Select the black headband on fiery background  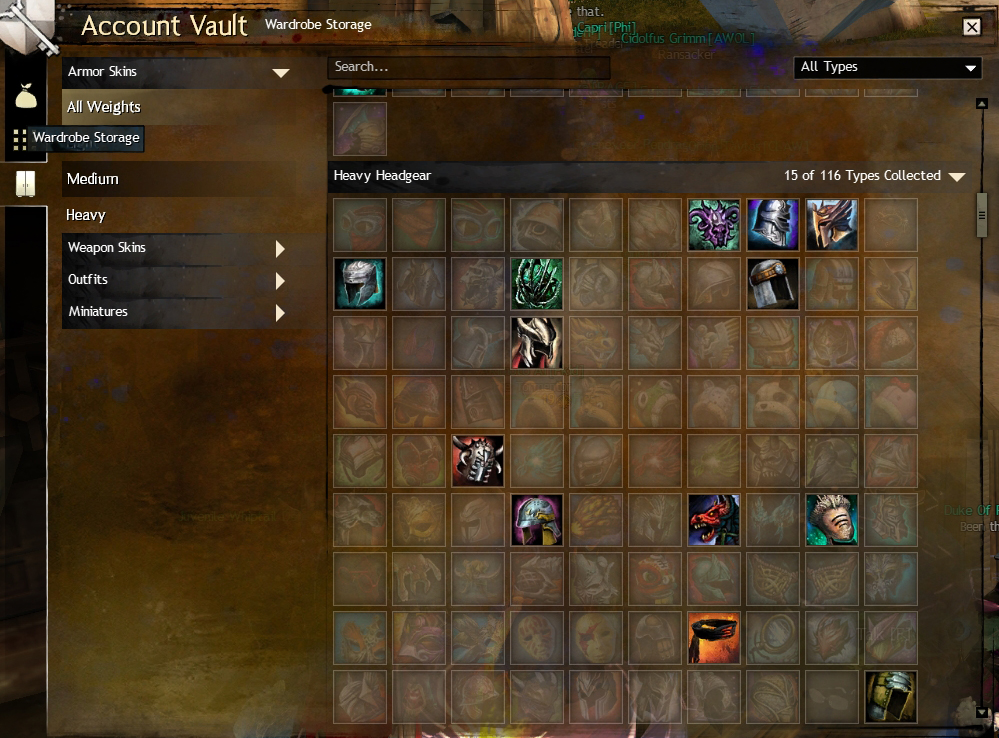(714, 638)
